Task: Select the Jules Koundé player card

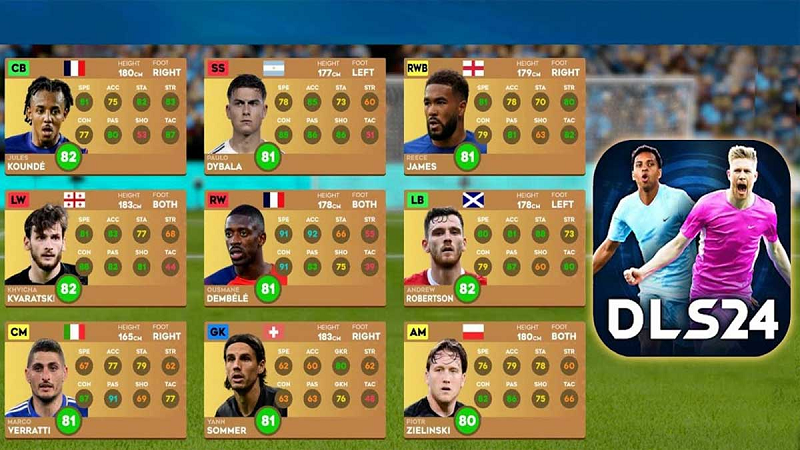Action: click(x=95, y=115)
